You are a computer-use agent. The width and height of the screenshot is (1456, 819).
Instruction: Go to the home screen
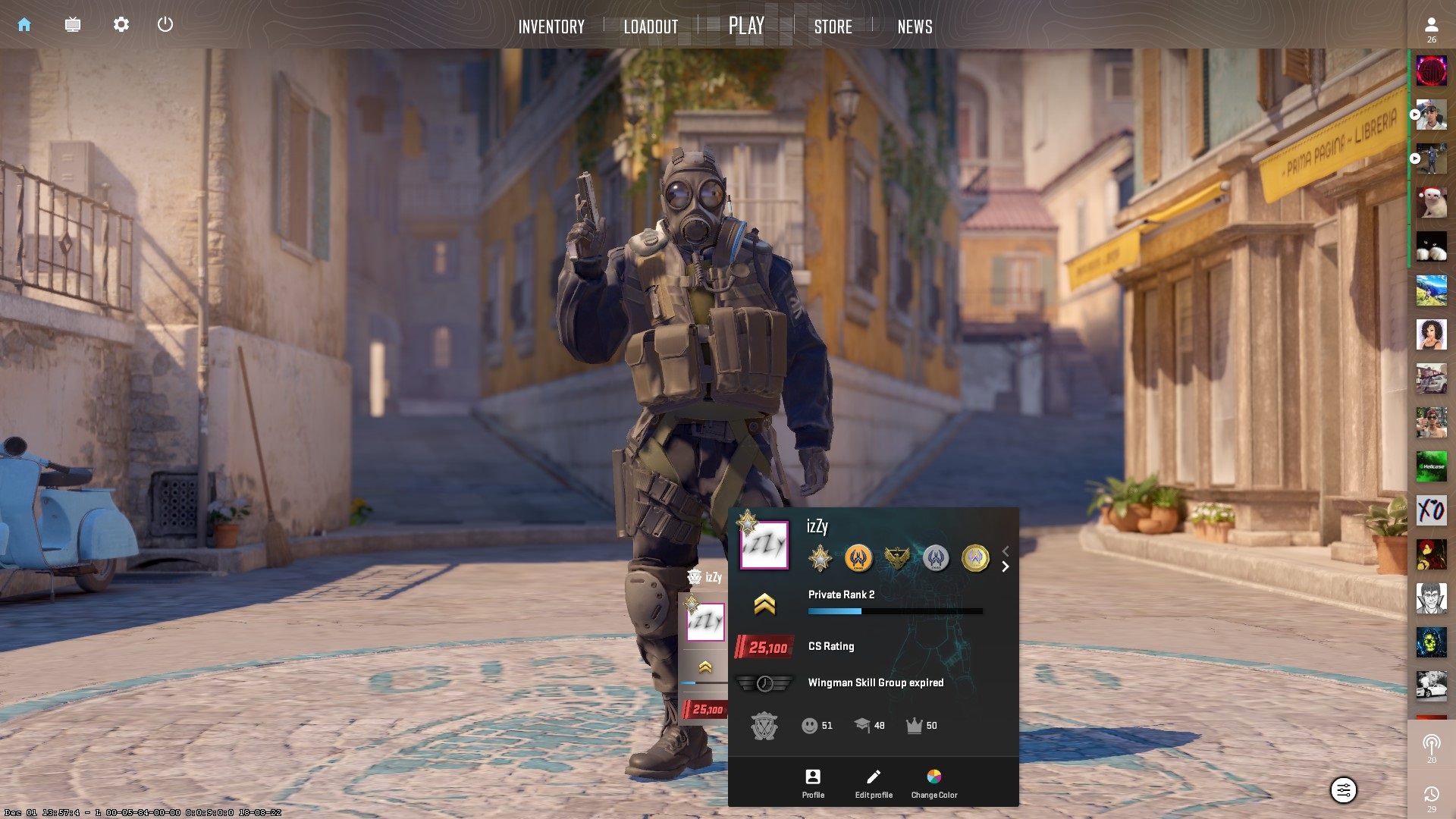tap(24, 25)
